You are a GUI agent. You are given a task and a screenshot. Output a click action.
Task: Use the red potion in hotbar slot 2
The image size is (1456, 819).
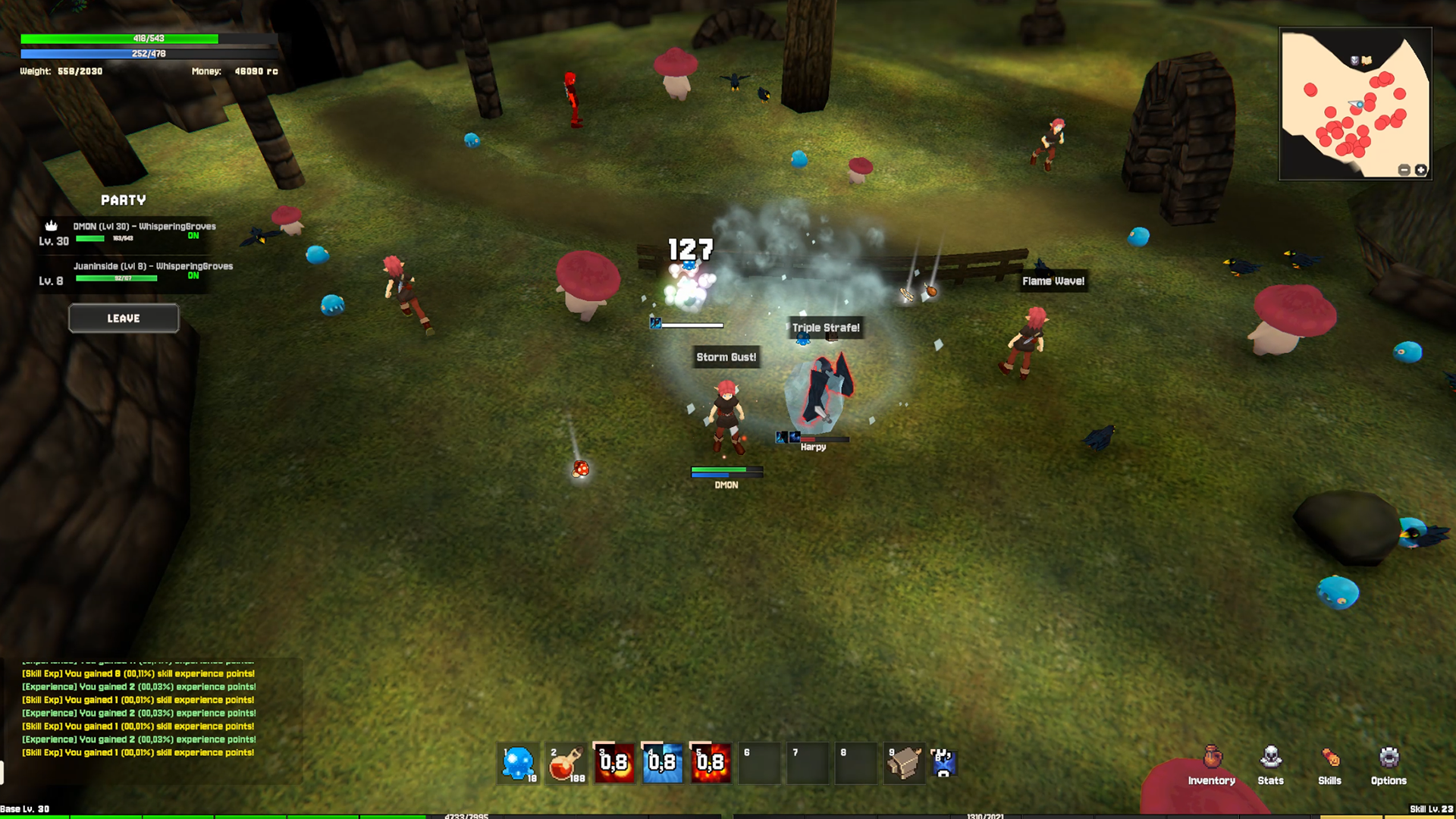[x=566, y=763]
